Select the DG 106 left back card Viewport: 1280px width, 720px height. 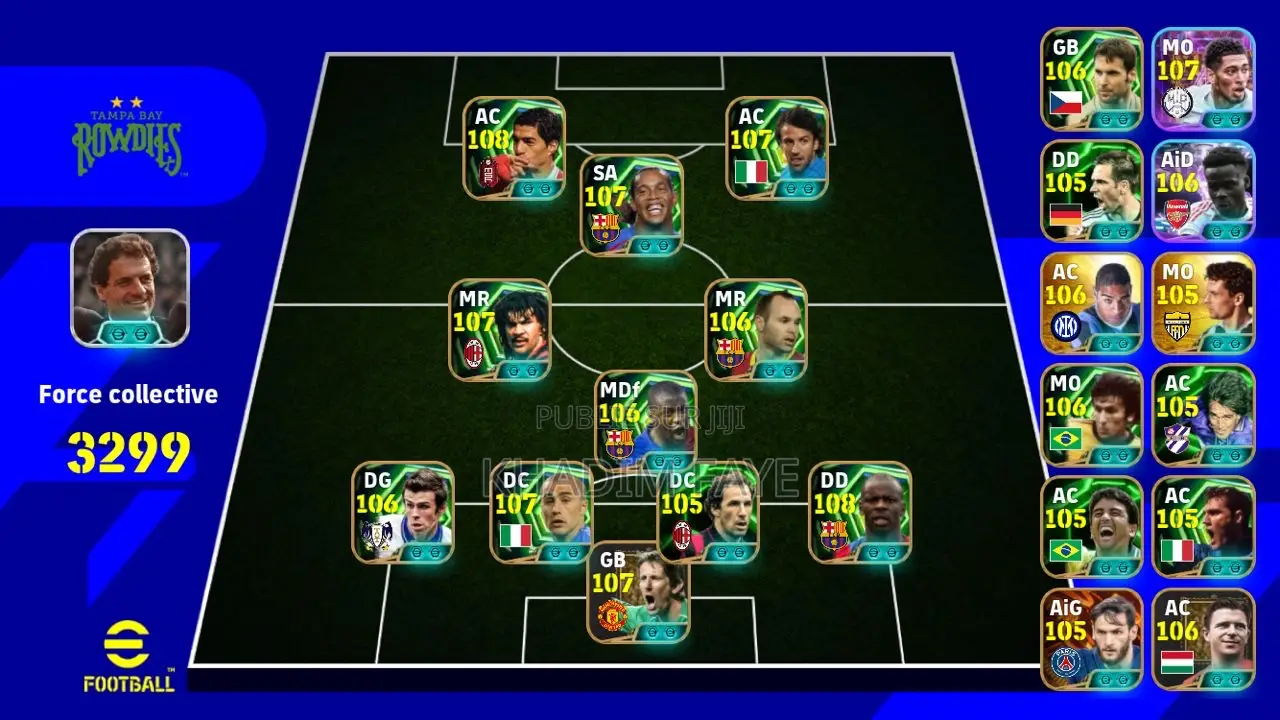tap(402, 512)
